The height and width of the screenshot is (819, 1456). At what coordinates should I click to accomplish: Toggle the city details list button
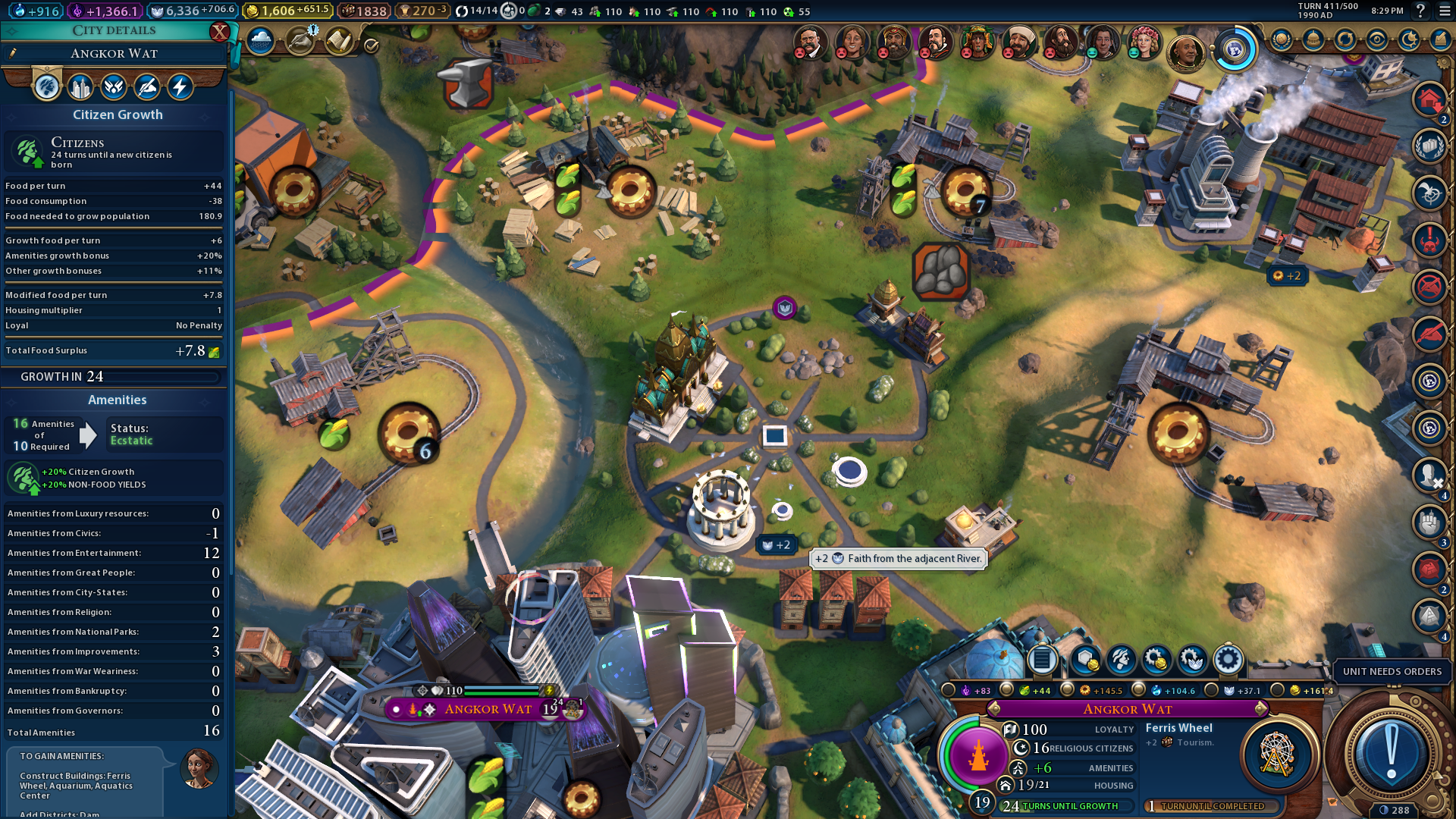pyautogui.click(x=1042, y=660)
